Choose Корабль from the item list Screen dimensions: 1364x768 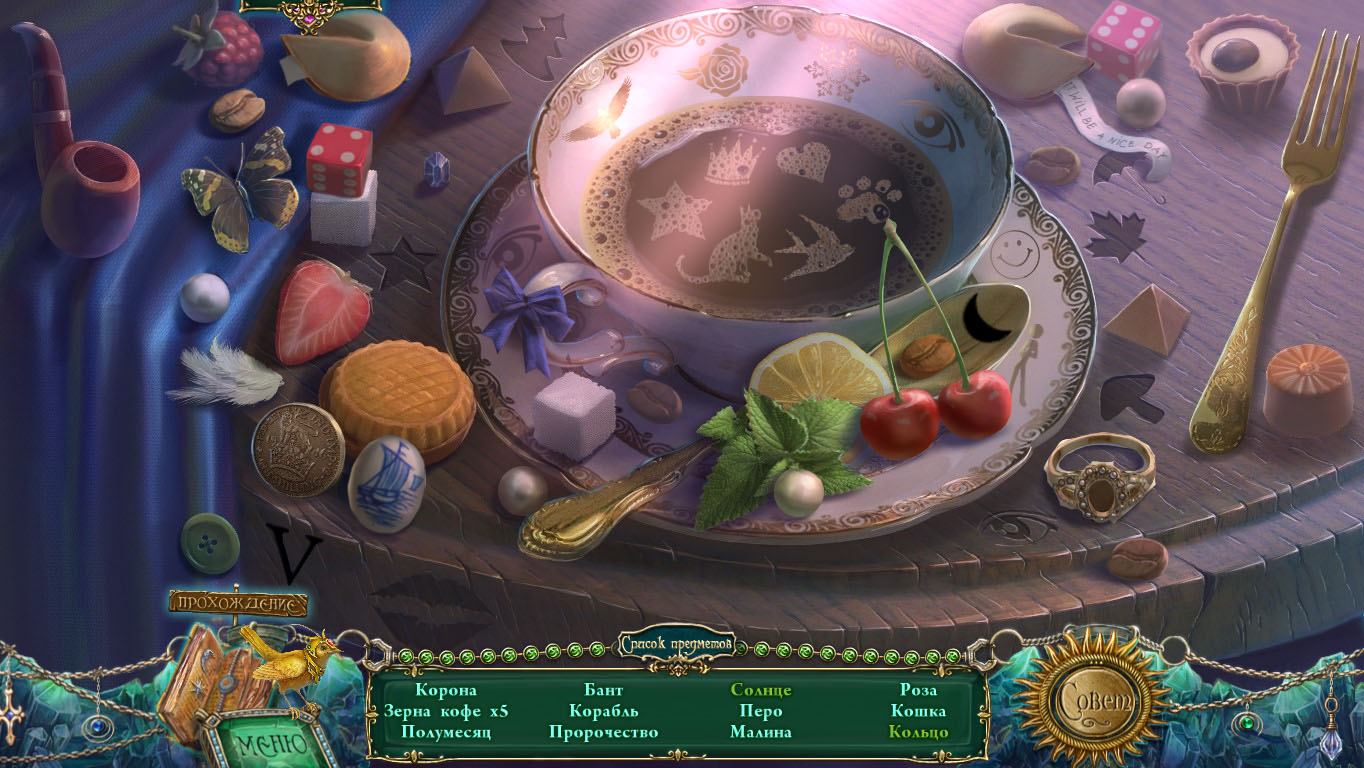[x=603, y=711]
